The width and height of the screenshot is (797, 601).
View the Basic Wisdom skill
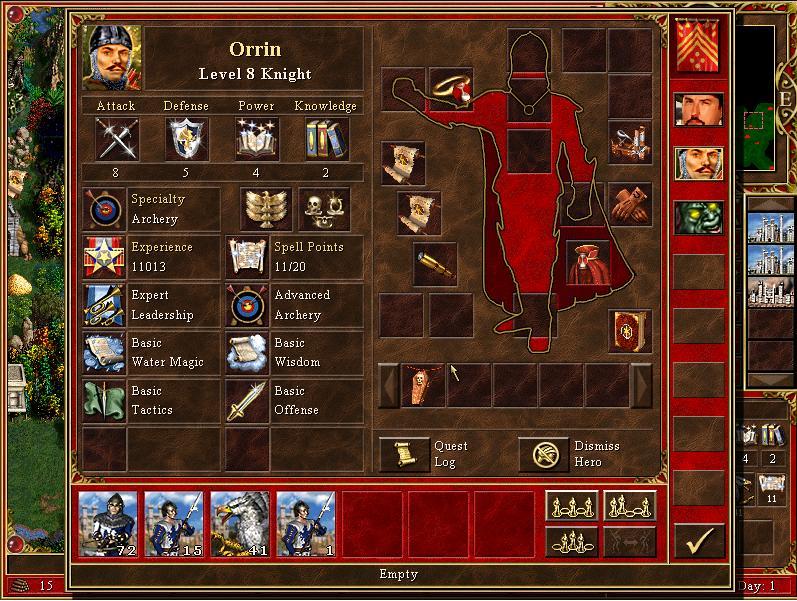click(x=248, y=353)
